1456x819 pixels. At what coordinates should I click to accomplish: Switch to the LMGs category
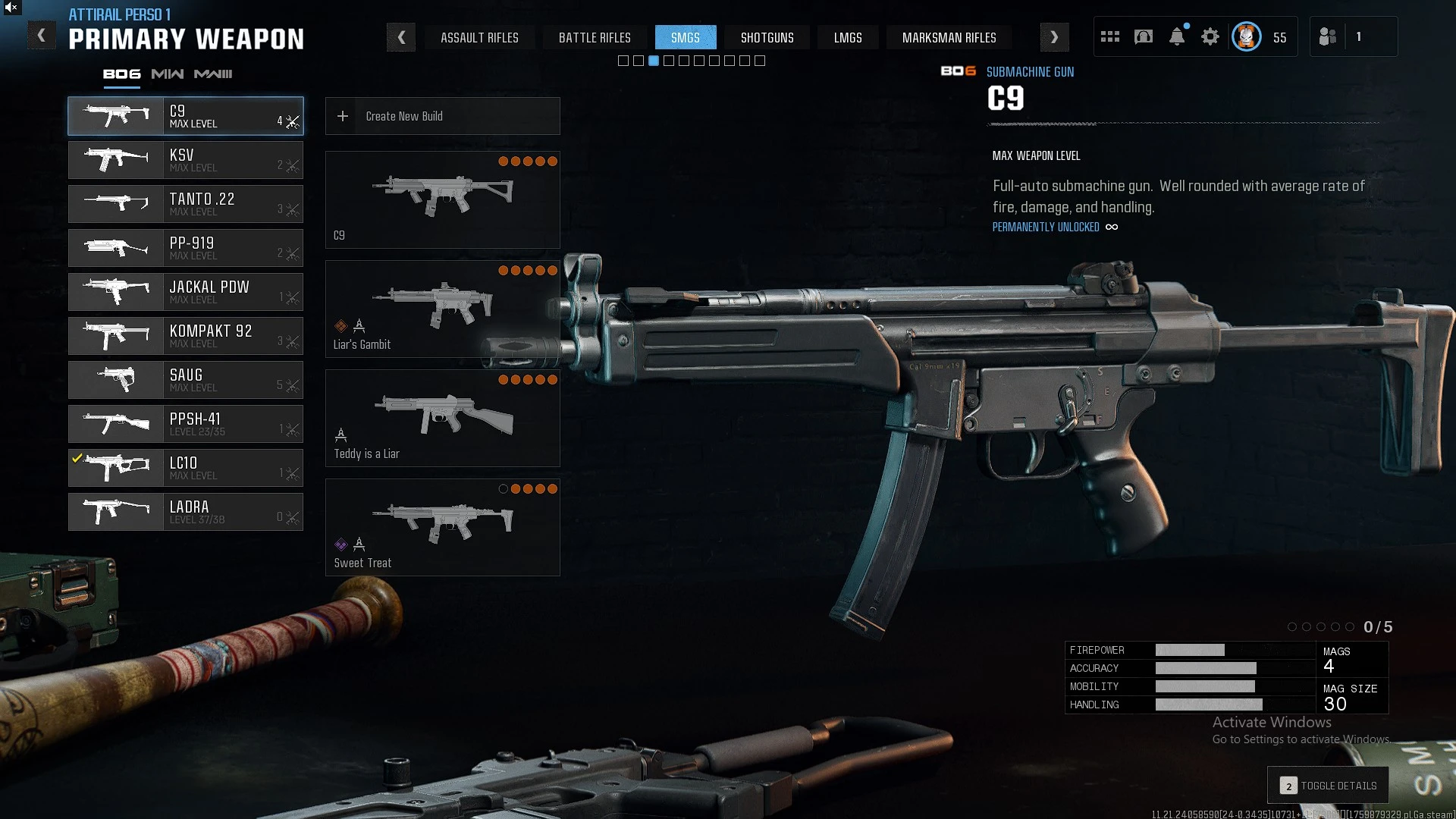848,37
